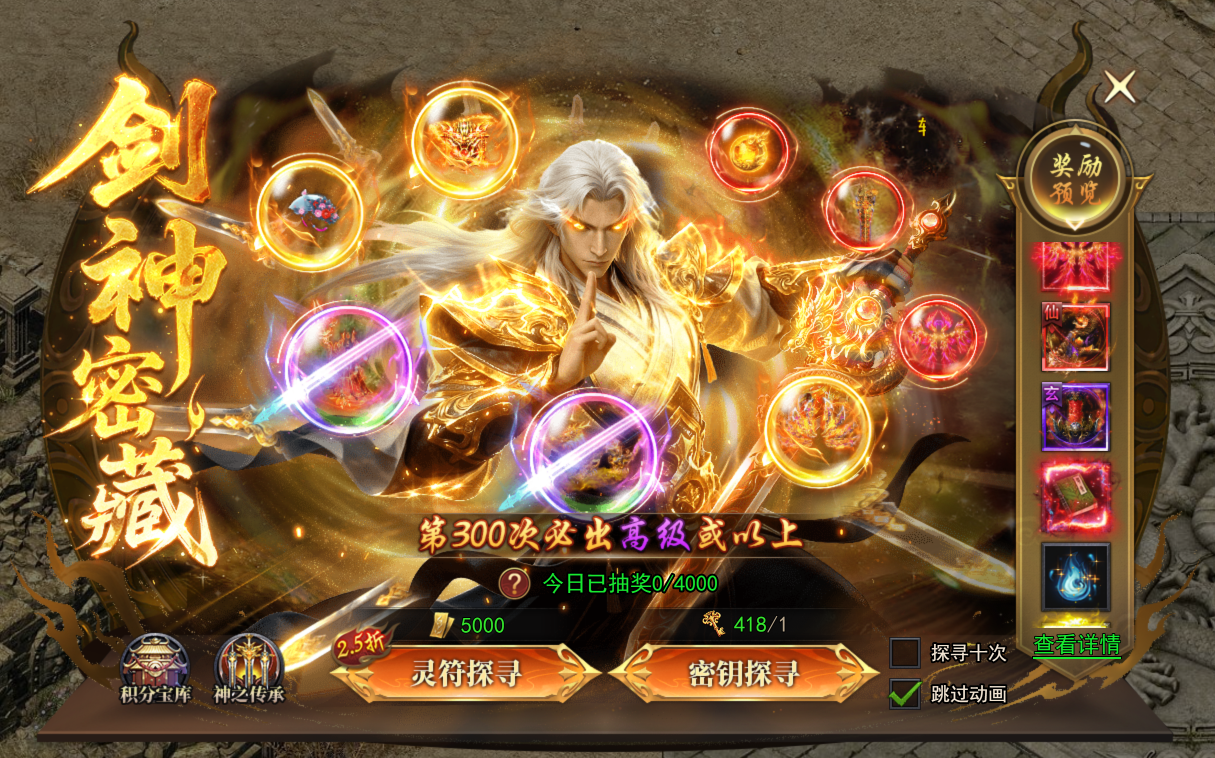View the 仙 red-framed reward item
Screen dimensions: 1215x758
[1076, 337]
